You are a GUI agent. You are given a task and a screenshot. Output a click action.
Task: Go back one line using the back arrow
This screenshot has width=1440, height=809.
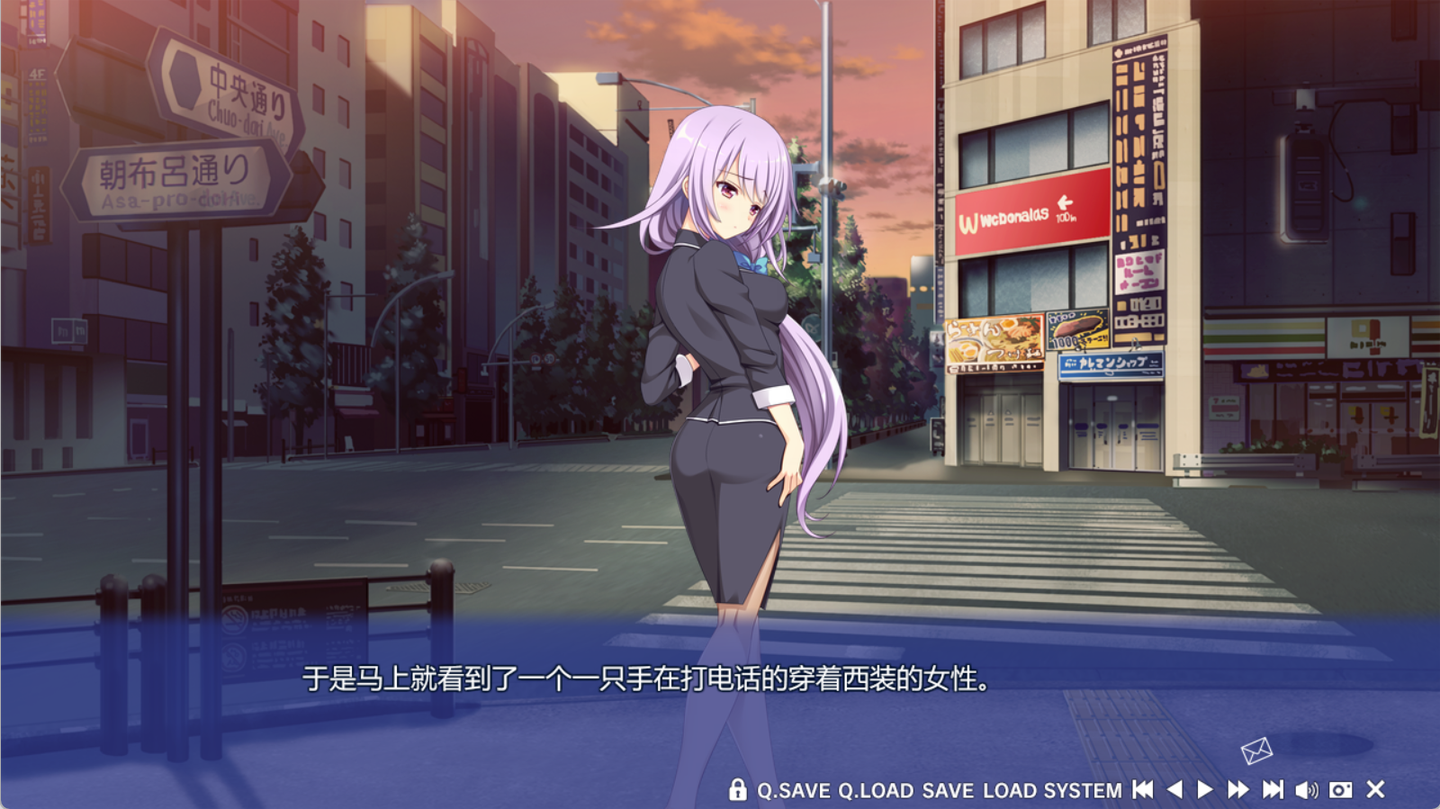(1174, 790)
